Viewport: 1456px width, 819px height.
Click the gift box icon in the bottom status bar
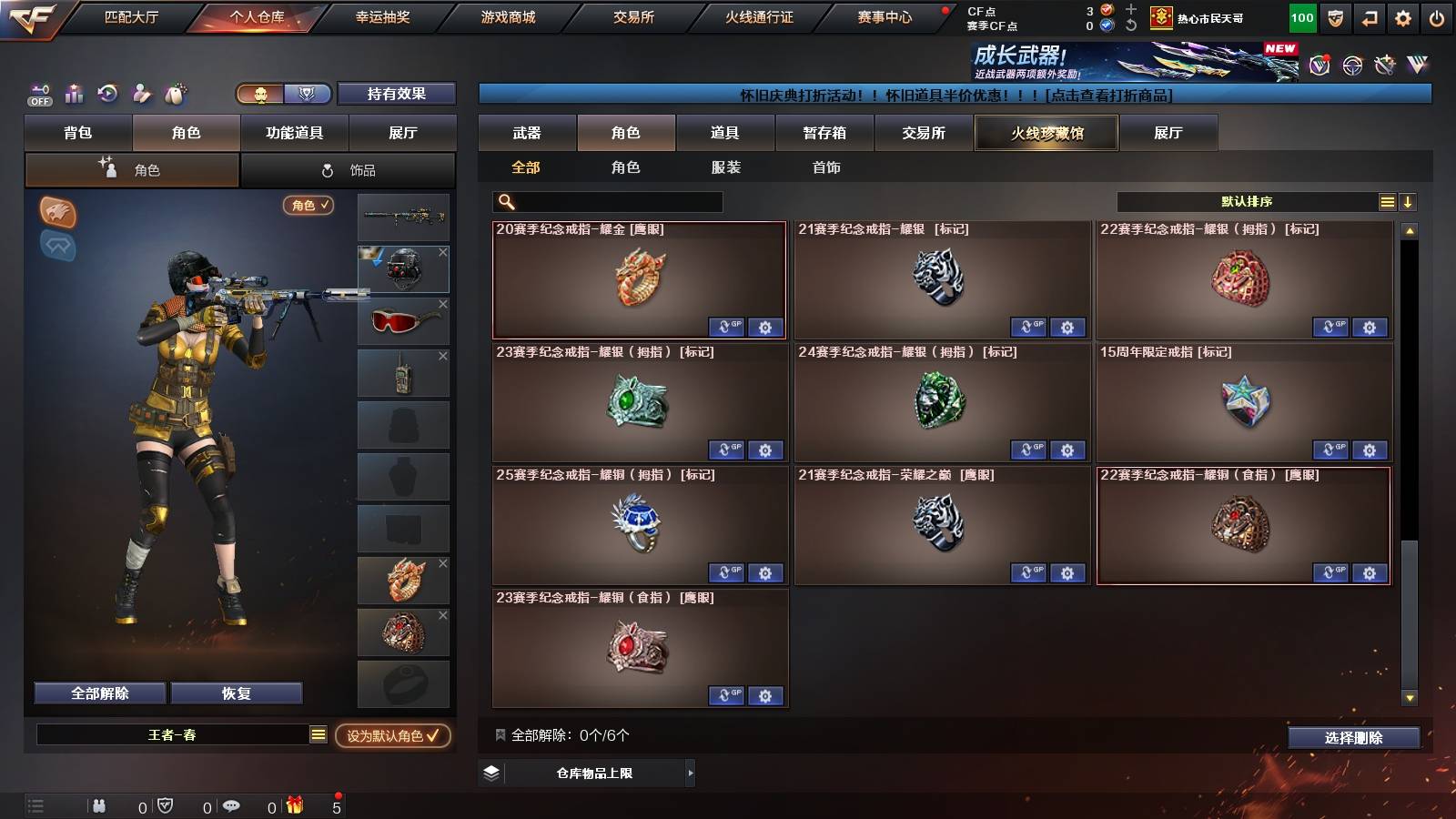tap(292, 805)
